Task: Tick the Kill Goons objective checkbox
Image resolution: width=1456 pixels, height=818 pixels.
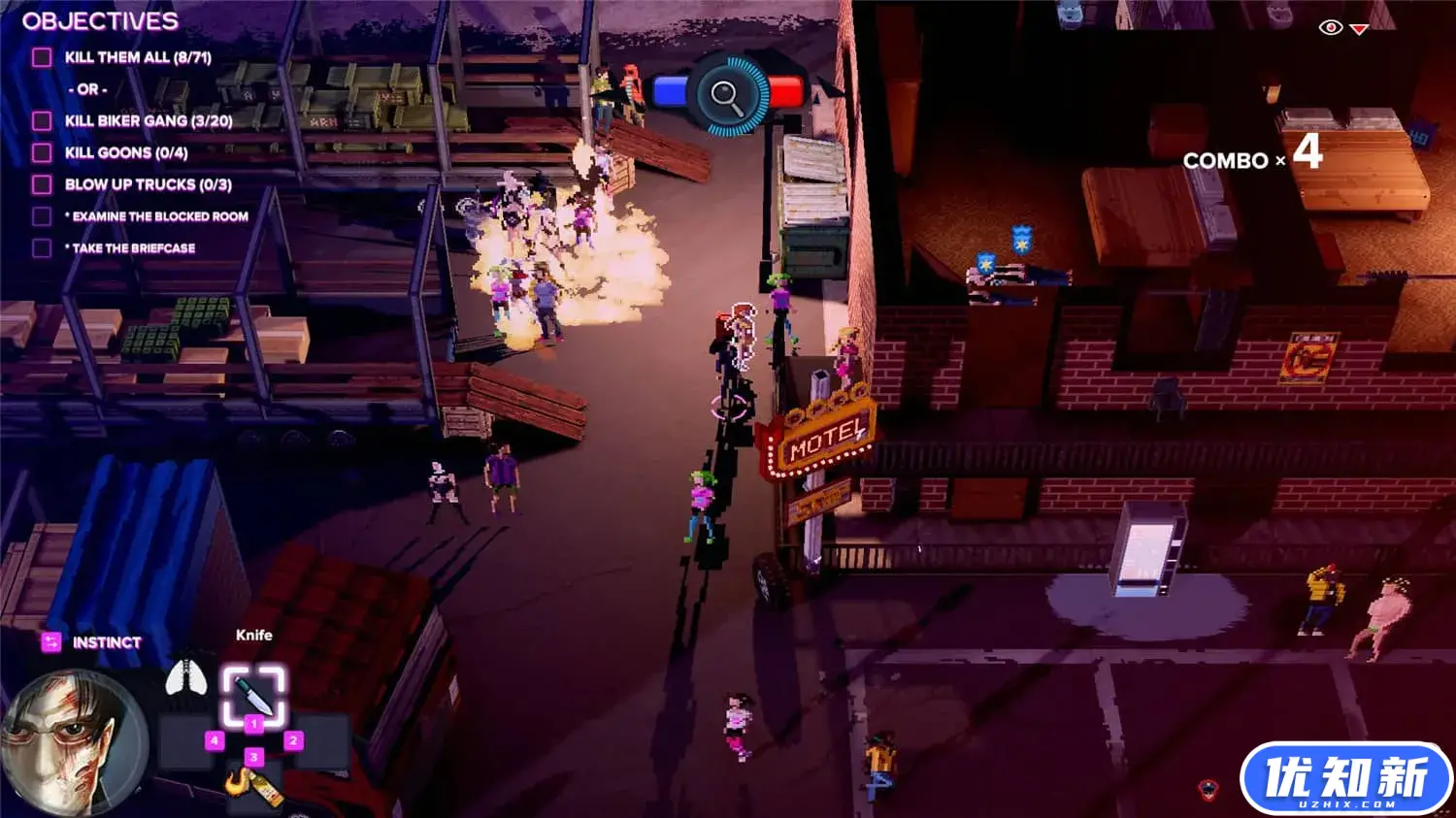Action: click(42, 152)
